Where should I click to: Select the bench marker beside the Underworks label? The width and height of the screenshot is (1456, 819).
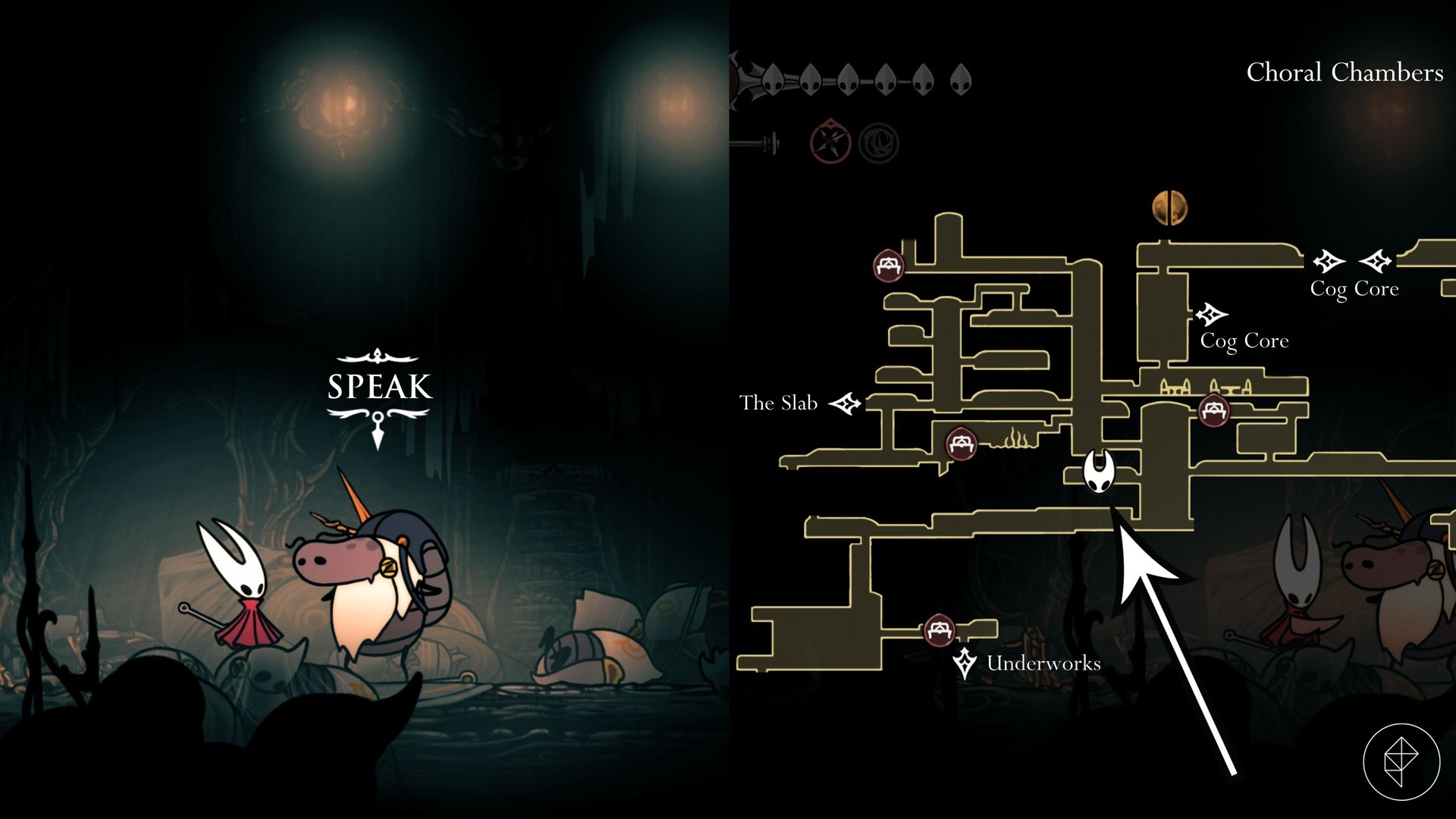point(939,629)
